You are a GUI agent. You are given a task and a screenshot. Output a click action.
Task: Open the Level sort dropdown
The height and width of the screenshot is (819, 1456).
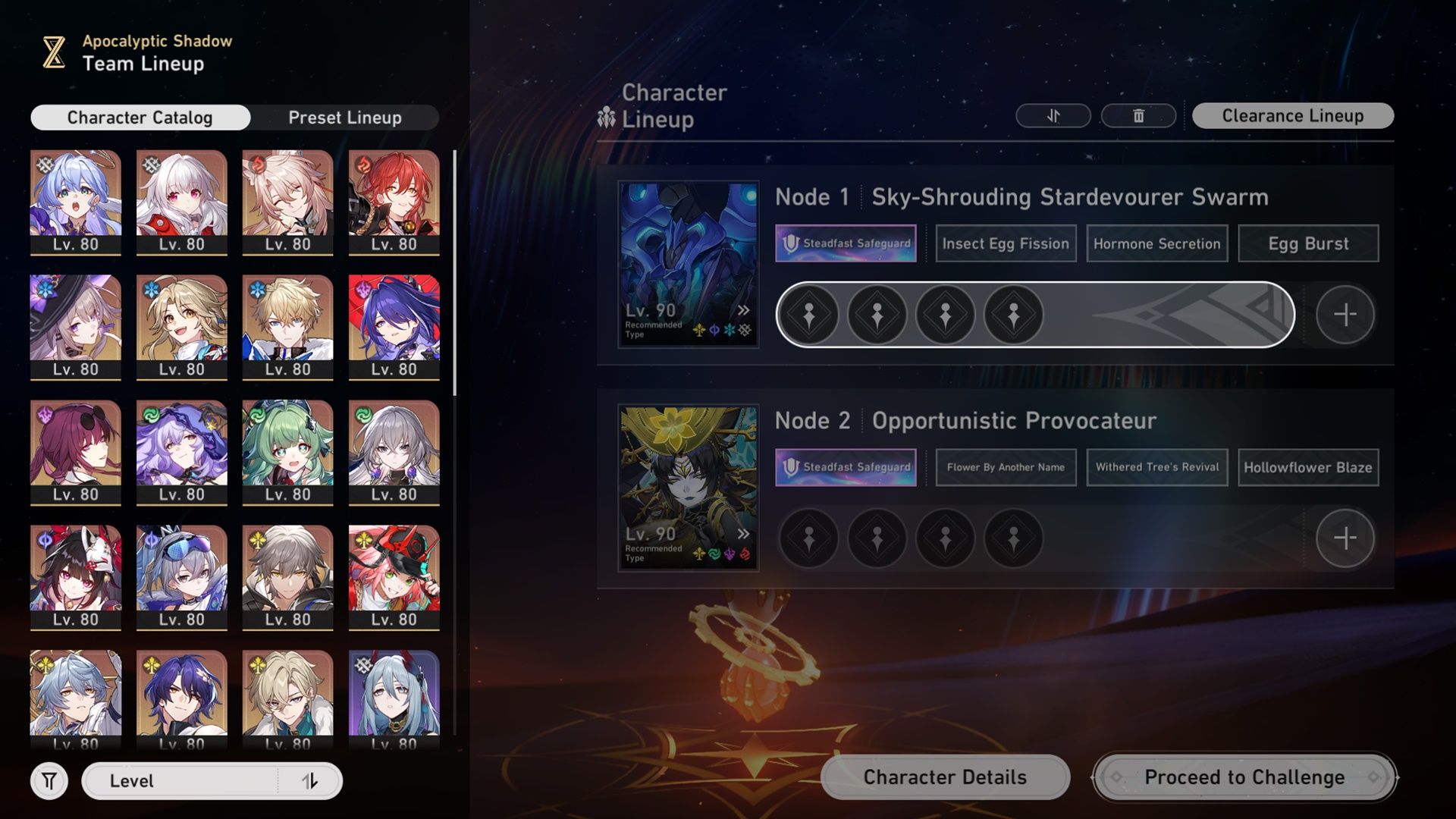[x=180, y=781]
